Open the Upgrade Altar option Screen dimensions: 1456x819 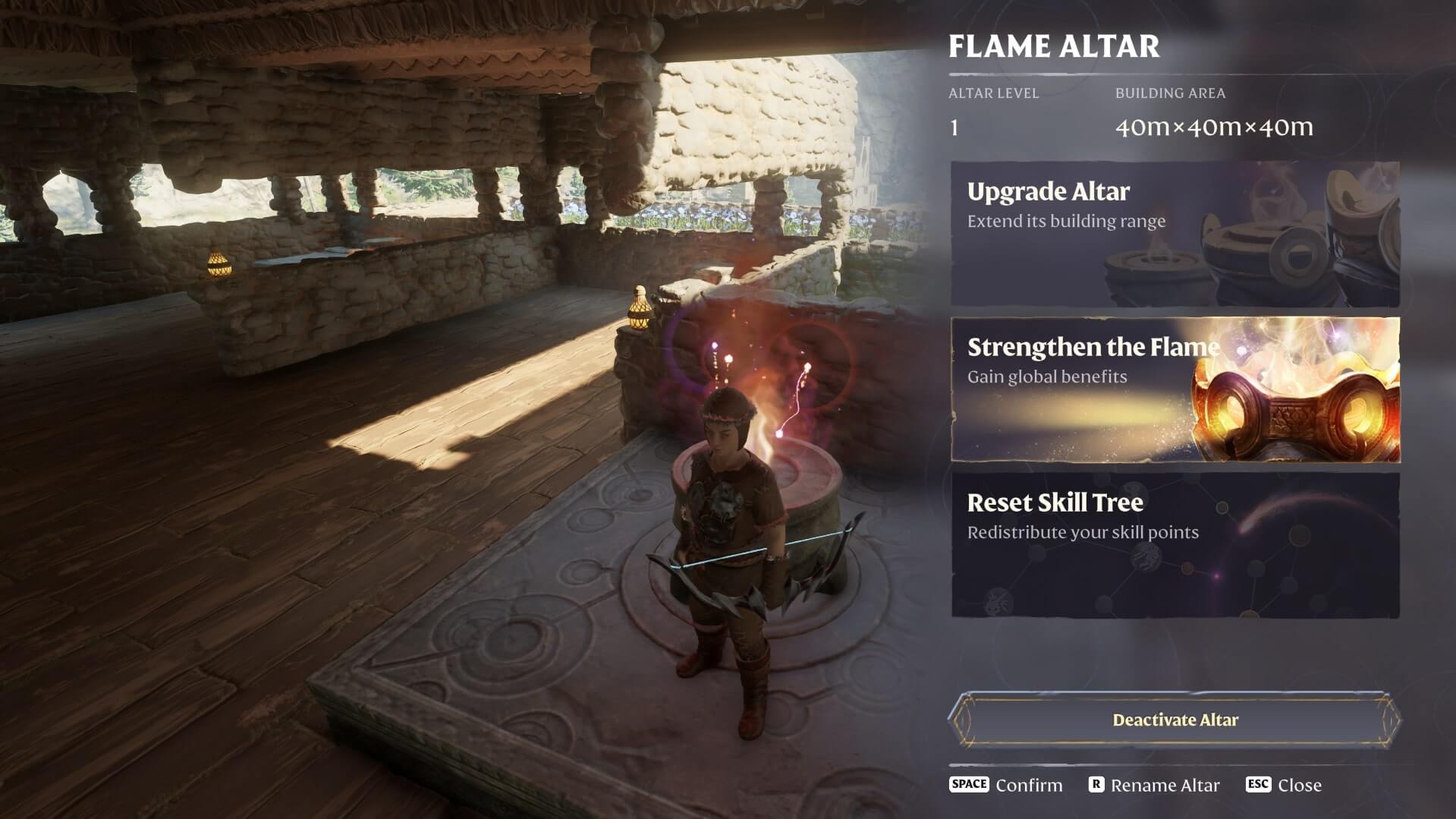click(x=1175, y=234)
